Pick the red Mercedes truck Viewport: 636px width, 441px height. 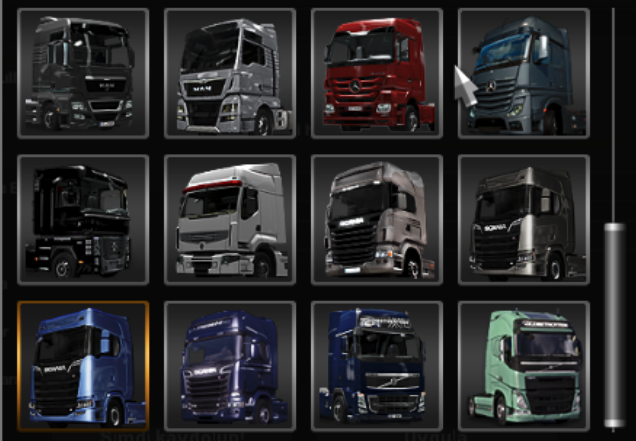click(376, 73)
